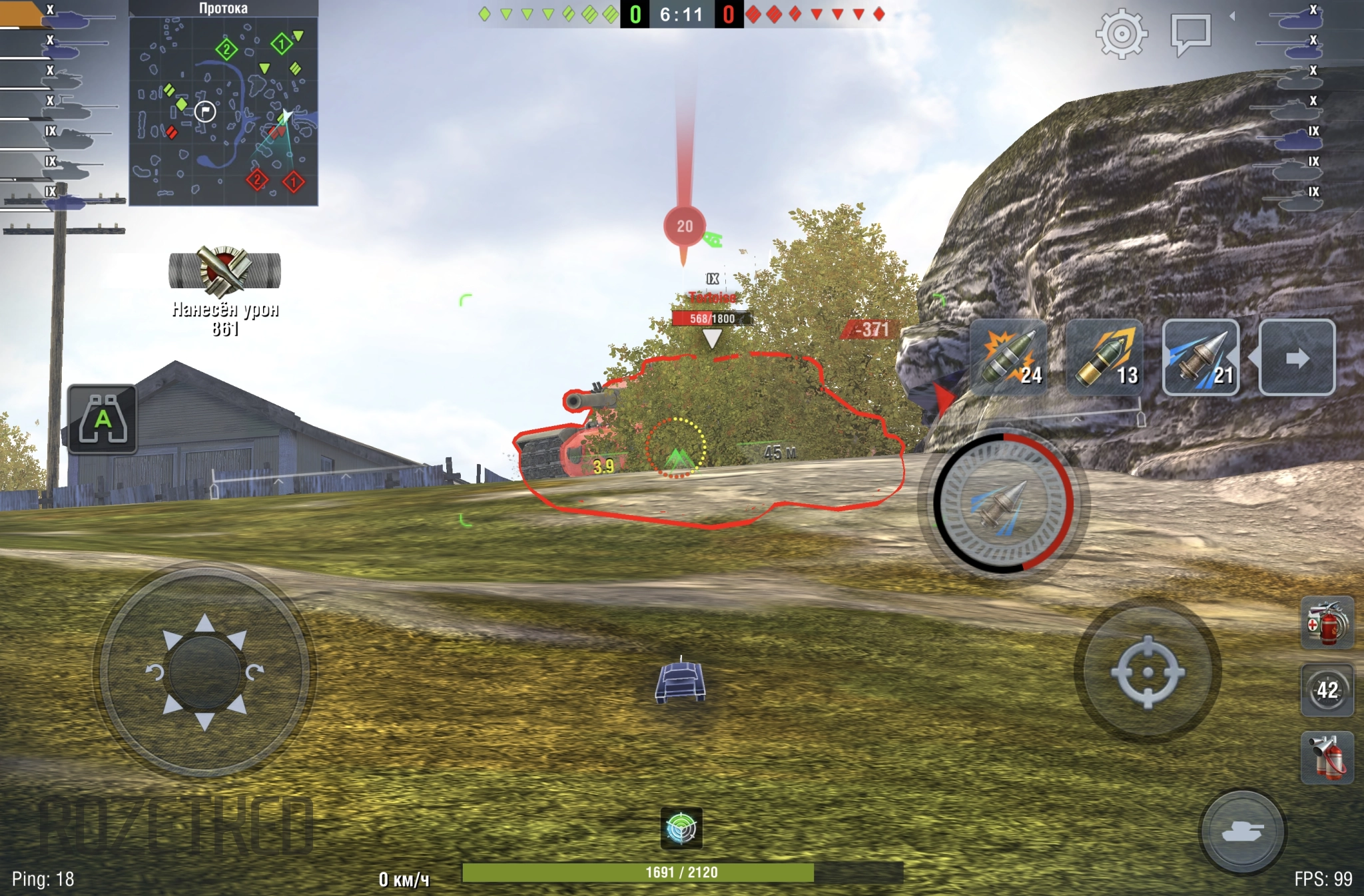Tap the green radar icon above health bar
The height and width of the screenshot is (896, 1364).
tap(681, 828)
